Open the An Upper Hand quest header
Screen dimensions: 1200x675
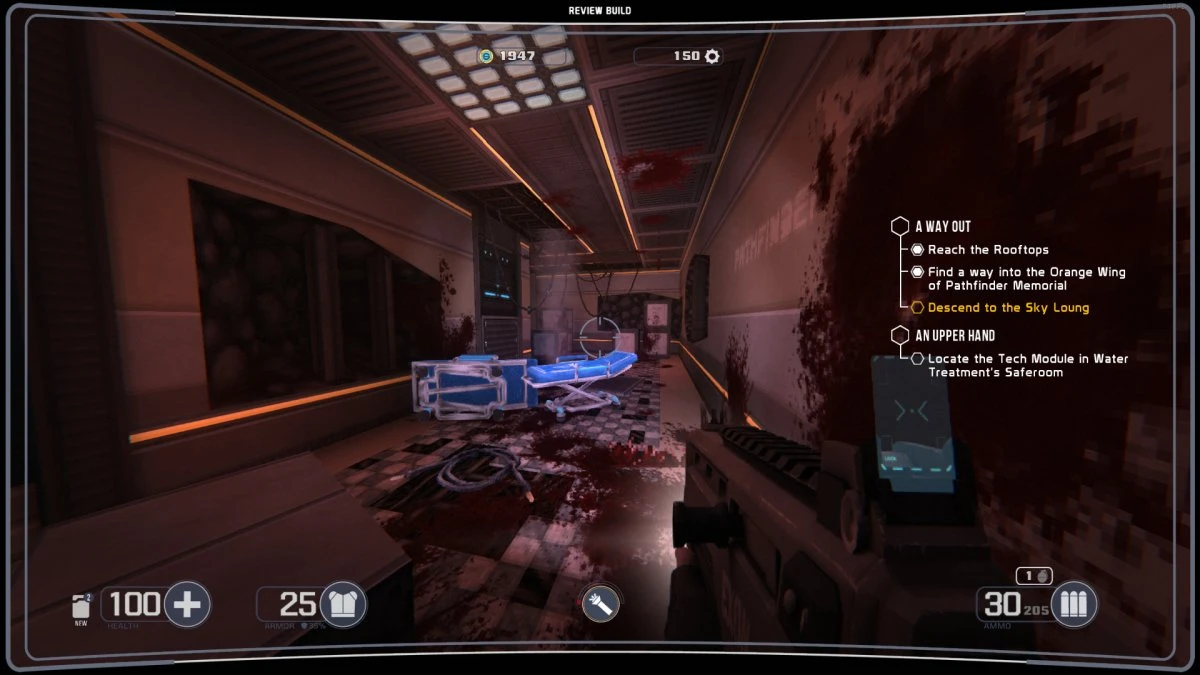pos(955,336)
